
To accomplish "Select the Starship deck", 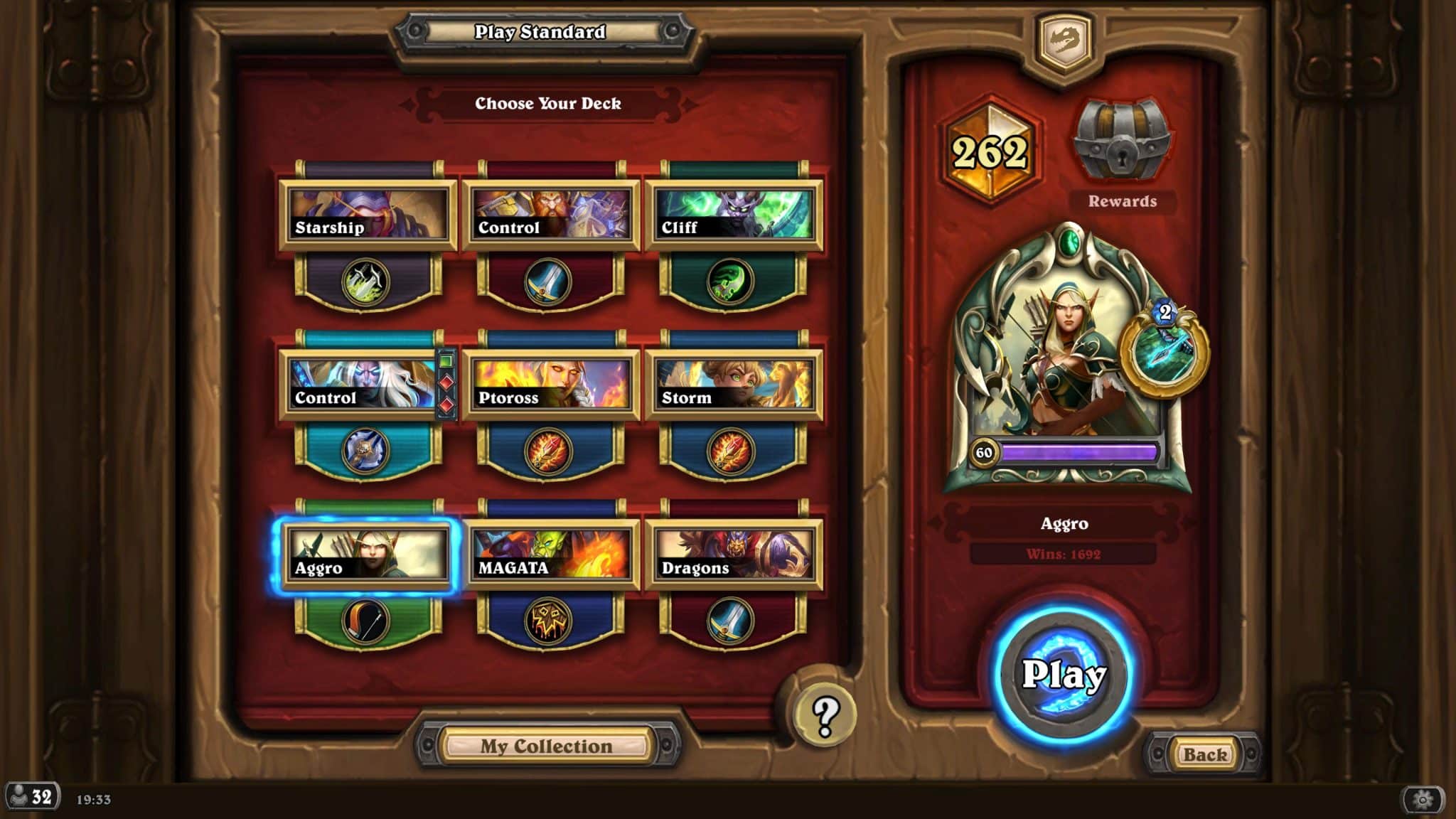I will (x=367, y=215).
